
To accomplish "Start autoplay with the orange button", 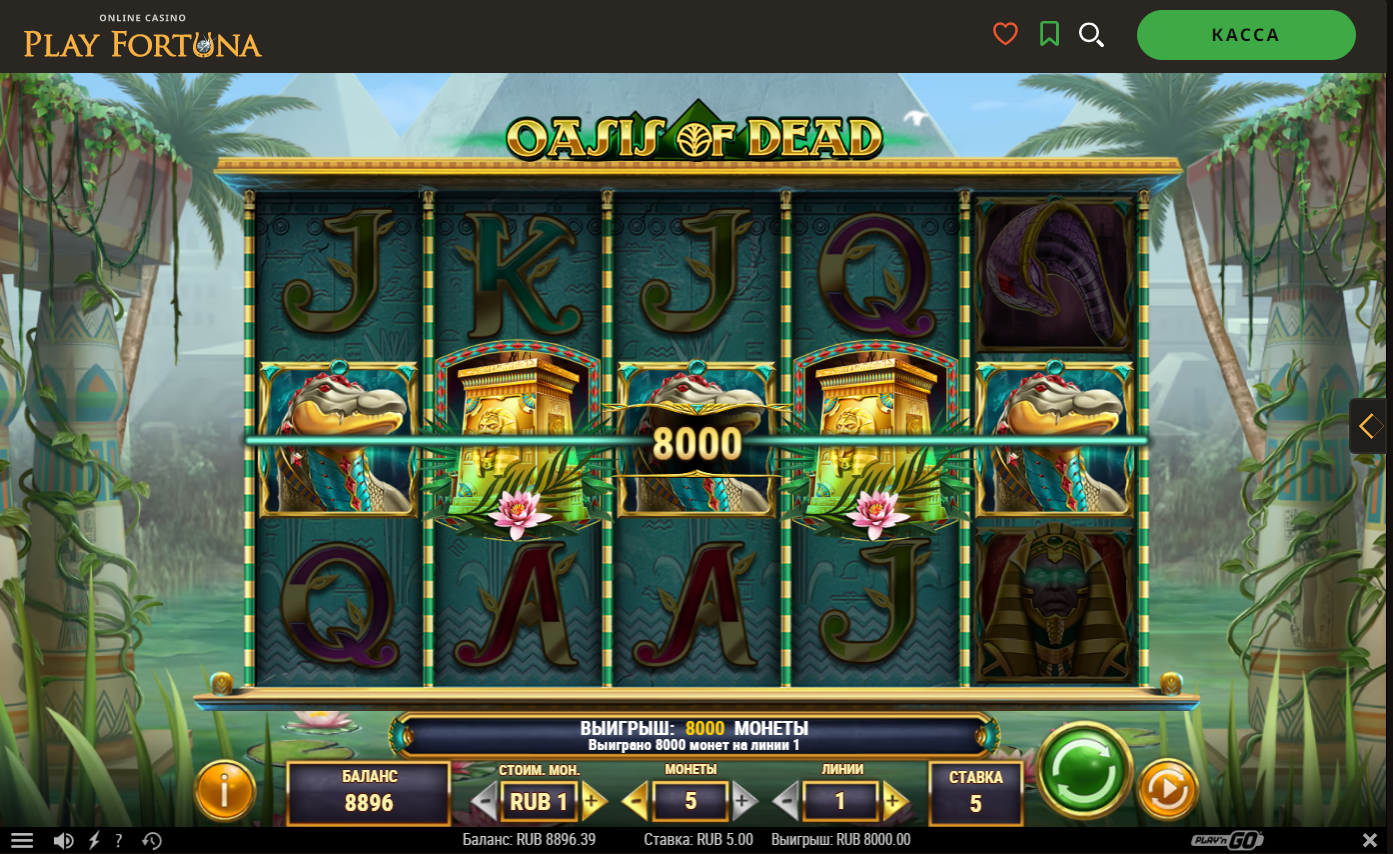I will click(1168, 790).
